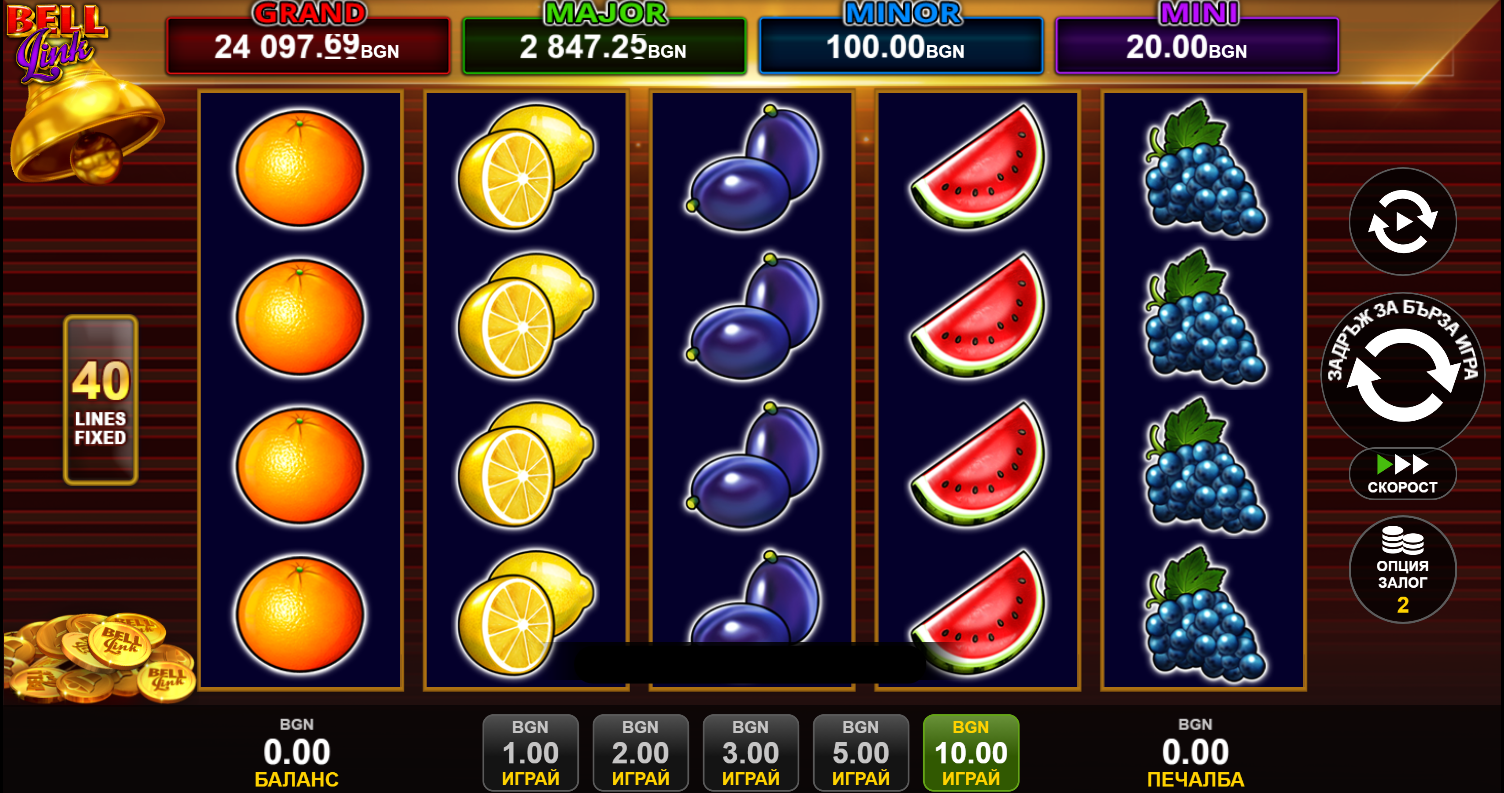Play with the BGN 1.00 bet
The width and height of the screenshot is (1504, 793).
point(530,752)
